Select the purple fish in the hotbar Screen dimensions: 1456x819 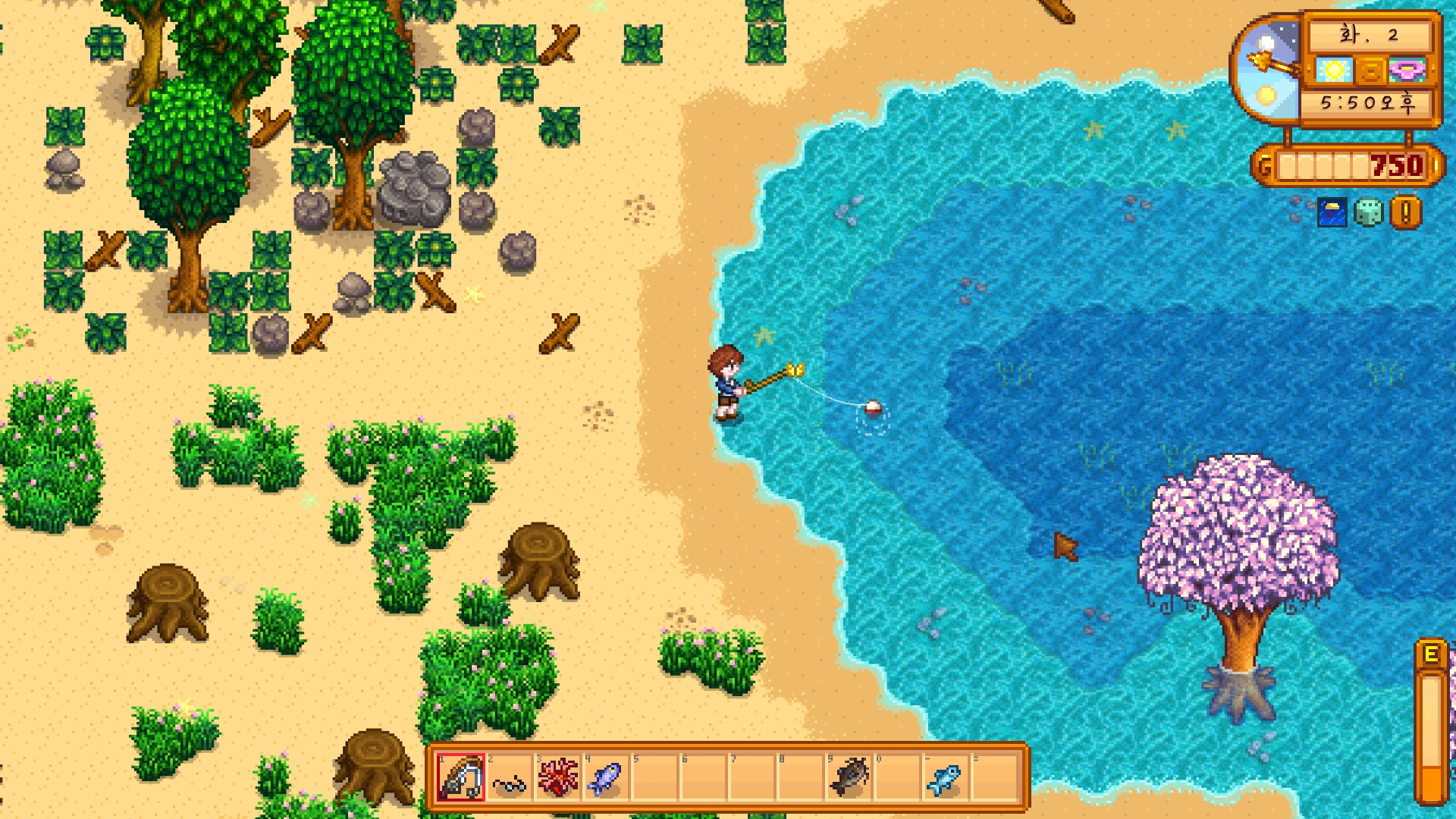point(606,778)
